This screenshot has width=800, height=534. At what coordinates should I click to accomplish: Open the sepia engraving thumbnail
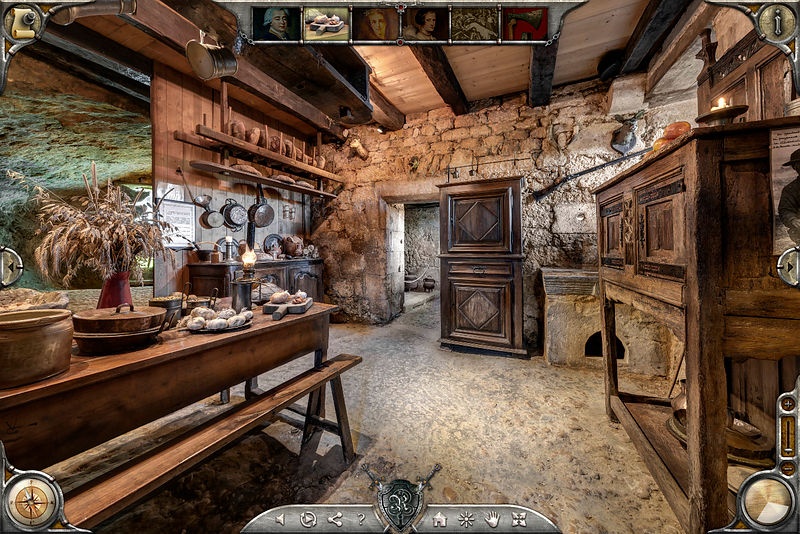click(475, 24)
